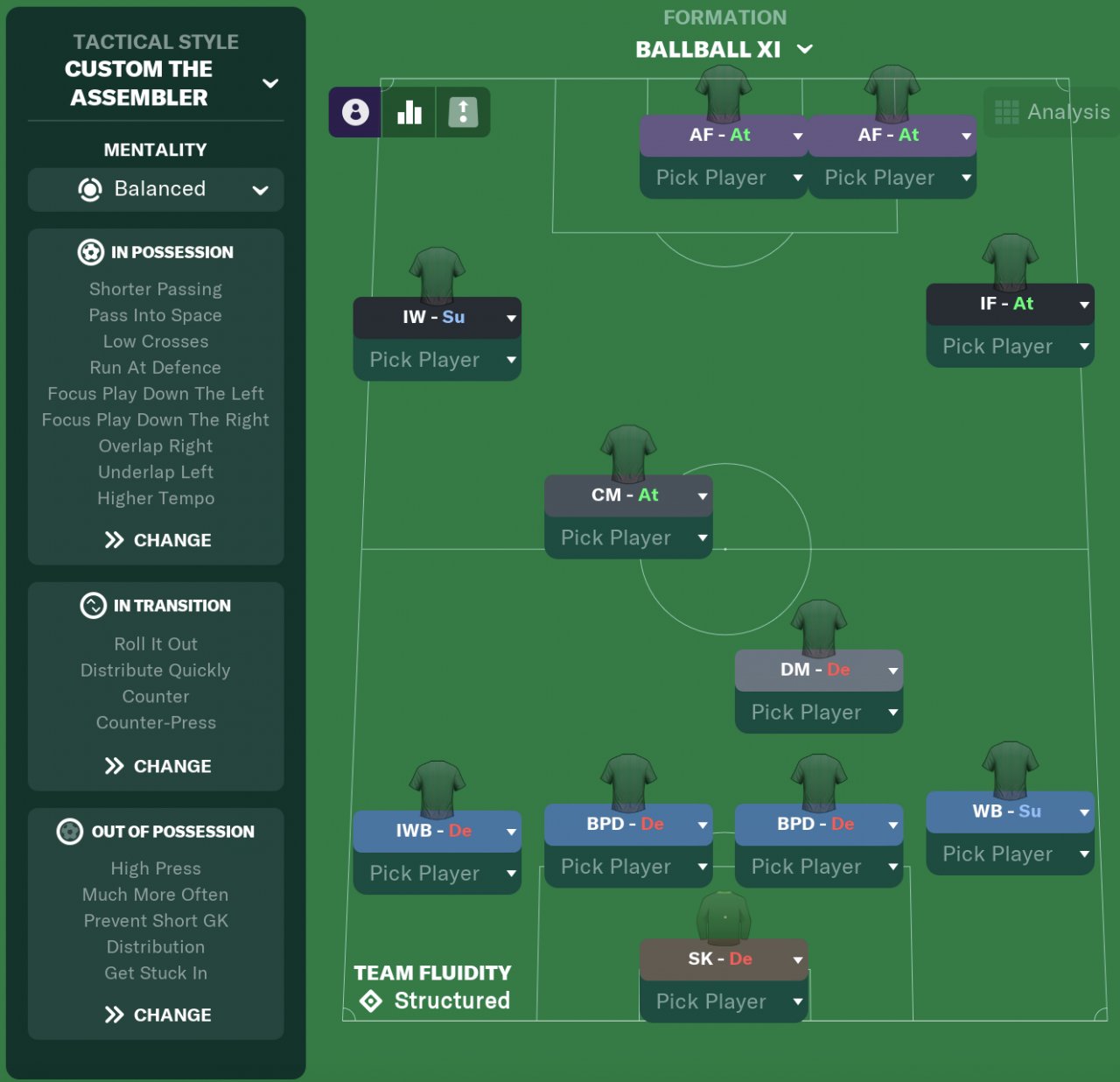This screenshot has width=1120, height=1082.
Task: Change the Out of Possession instructions
Action: point(157,1015)
